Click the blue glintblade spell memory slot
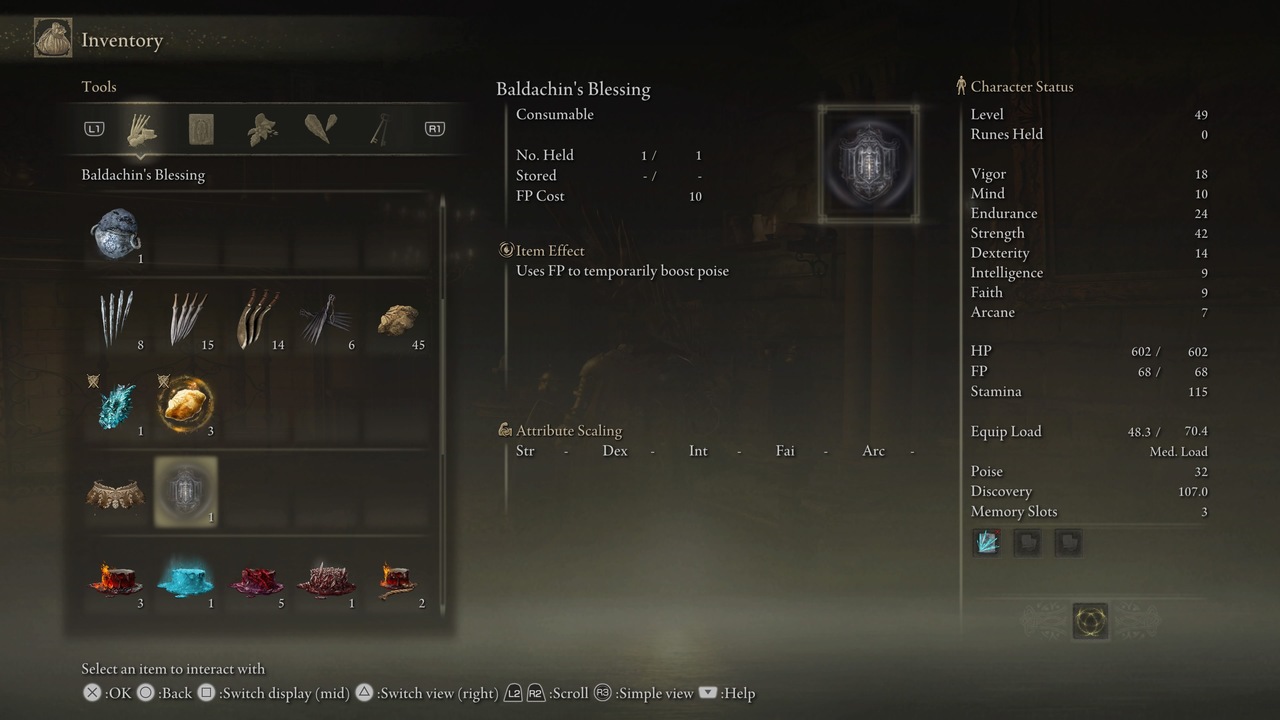Image resolution: width=1280 pixels, height=720 pixels. point(987,543)
